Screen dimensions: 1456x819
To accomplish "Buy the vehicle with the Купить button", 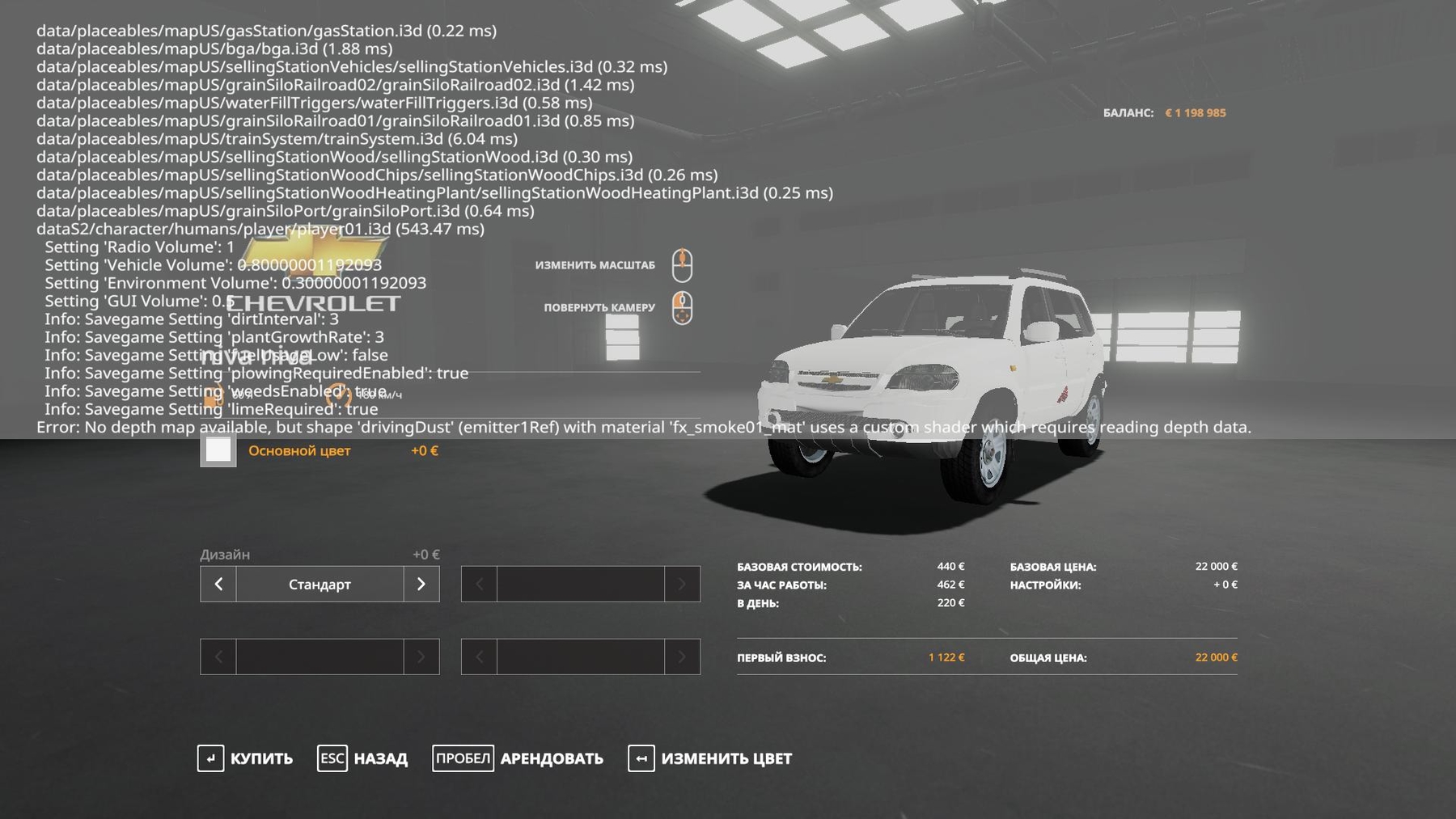I will click(x=246, y=758).
